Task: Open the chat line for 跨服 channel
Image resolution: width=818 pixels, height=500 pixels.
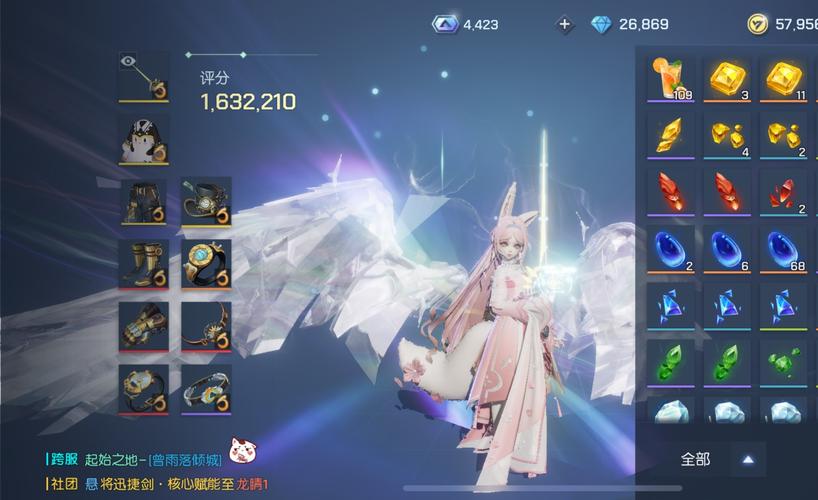Action: tap(150, 459)
